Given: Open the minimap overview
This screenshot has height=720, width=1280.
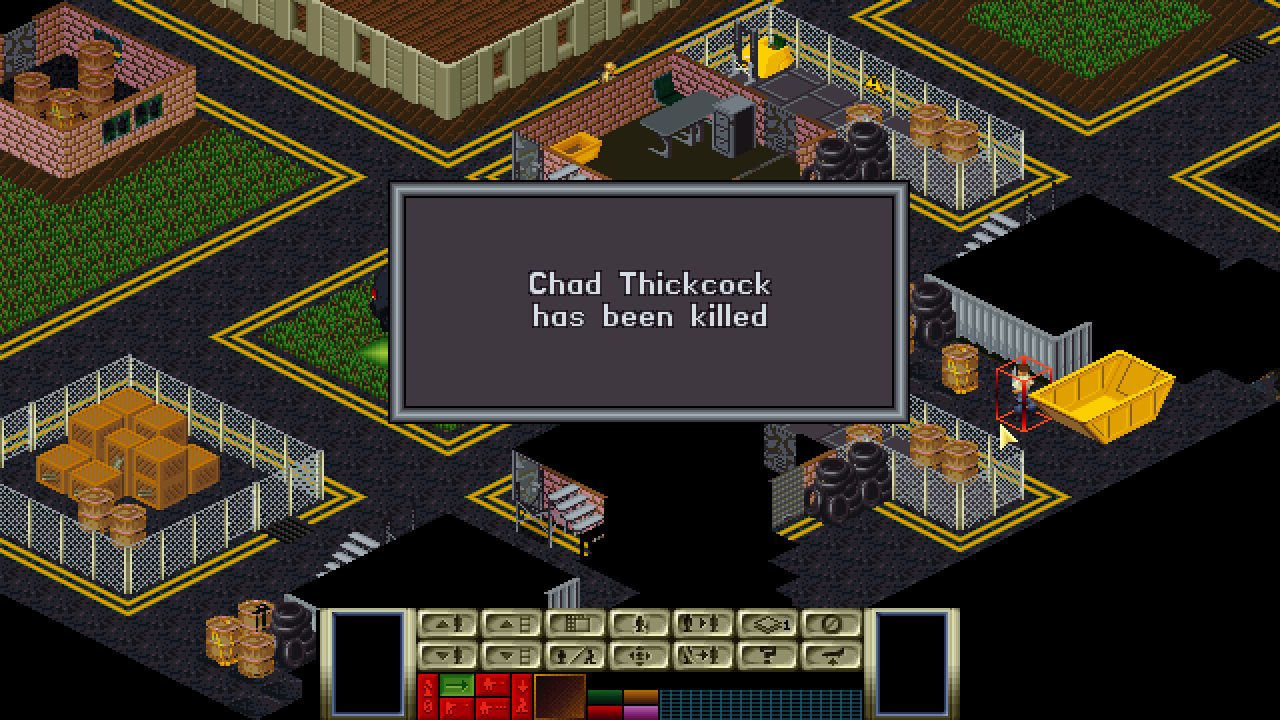Looking at the screenshot, I should (574, 624).
